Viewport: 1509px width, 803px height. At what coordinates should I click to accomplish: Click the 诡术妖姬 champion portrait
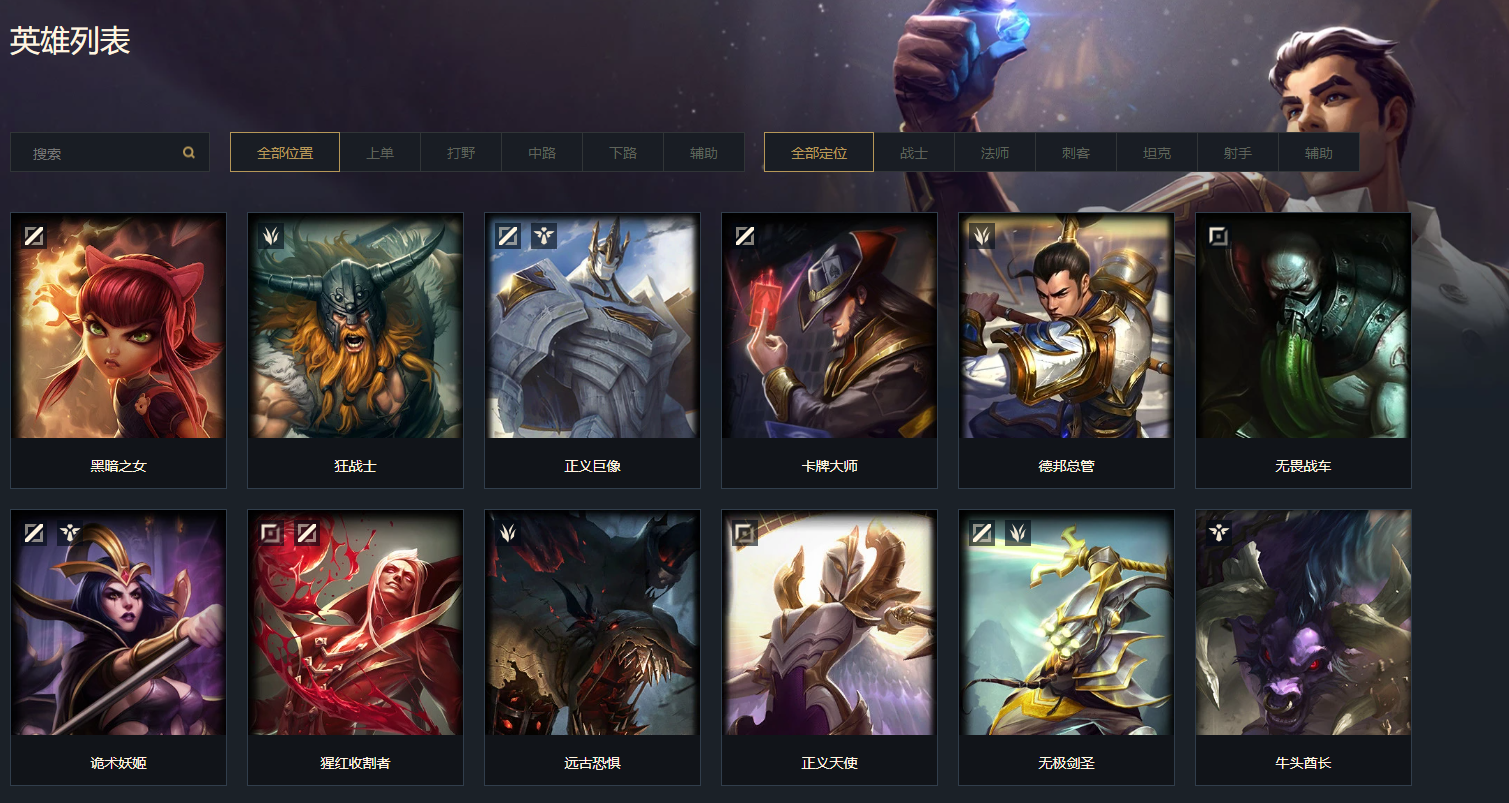click(x=118, y=624)
